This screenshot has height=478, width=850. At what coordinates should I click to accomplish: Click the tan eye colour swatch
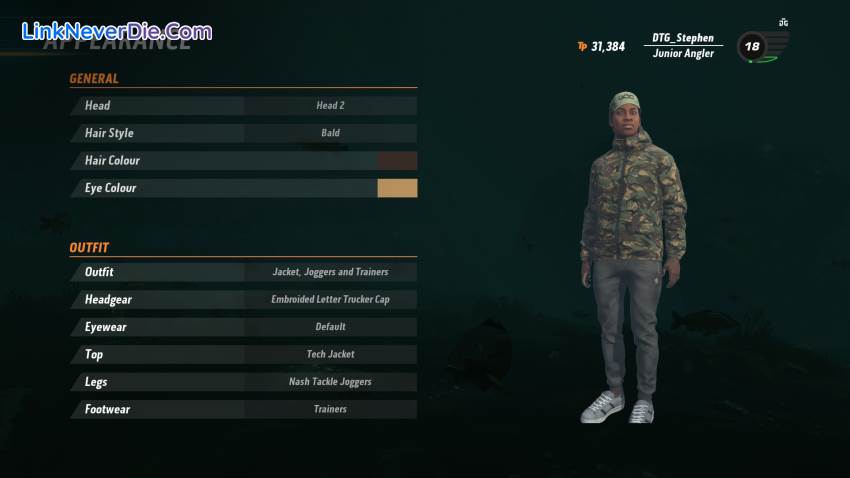click(397, 188)
